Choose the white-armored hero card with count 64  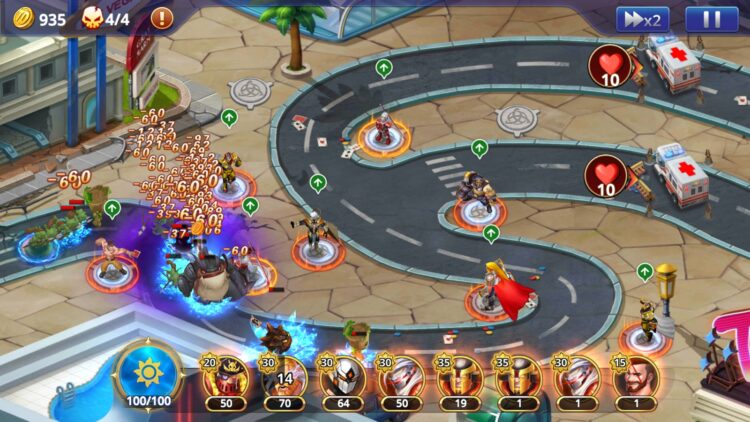(x=343, y=380)
